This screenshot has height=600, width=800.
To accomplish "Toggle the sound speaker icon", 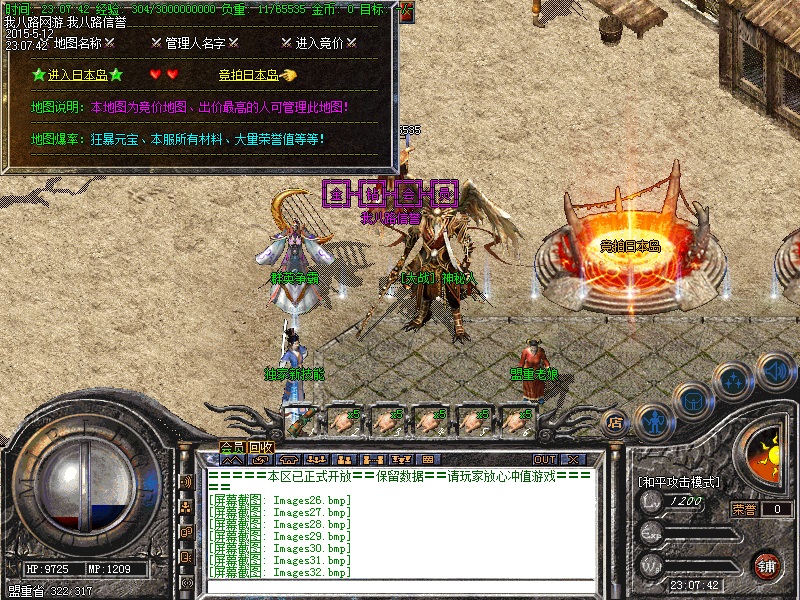I will [x=775, y=371].
